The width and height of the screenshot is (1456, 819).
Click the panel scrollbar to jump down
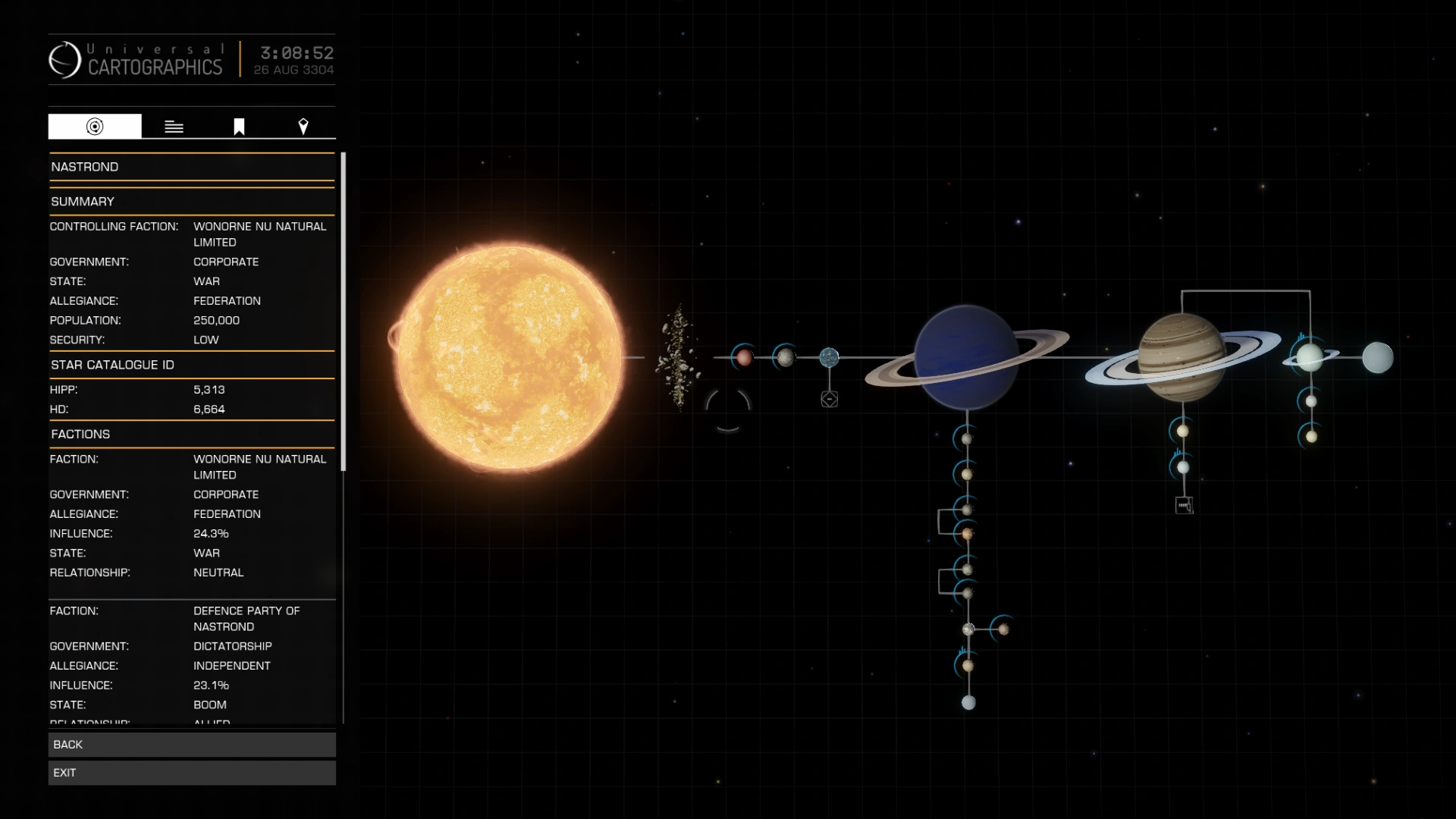coord(342,607)
